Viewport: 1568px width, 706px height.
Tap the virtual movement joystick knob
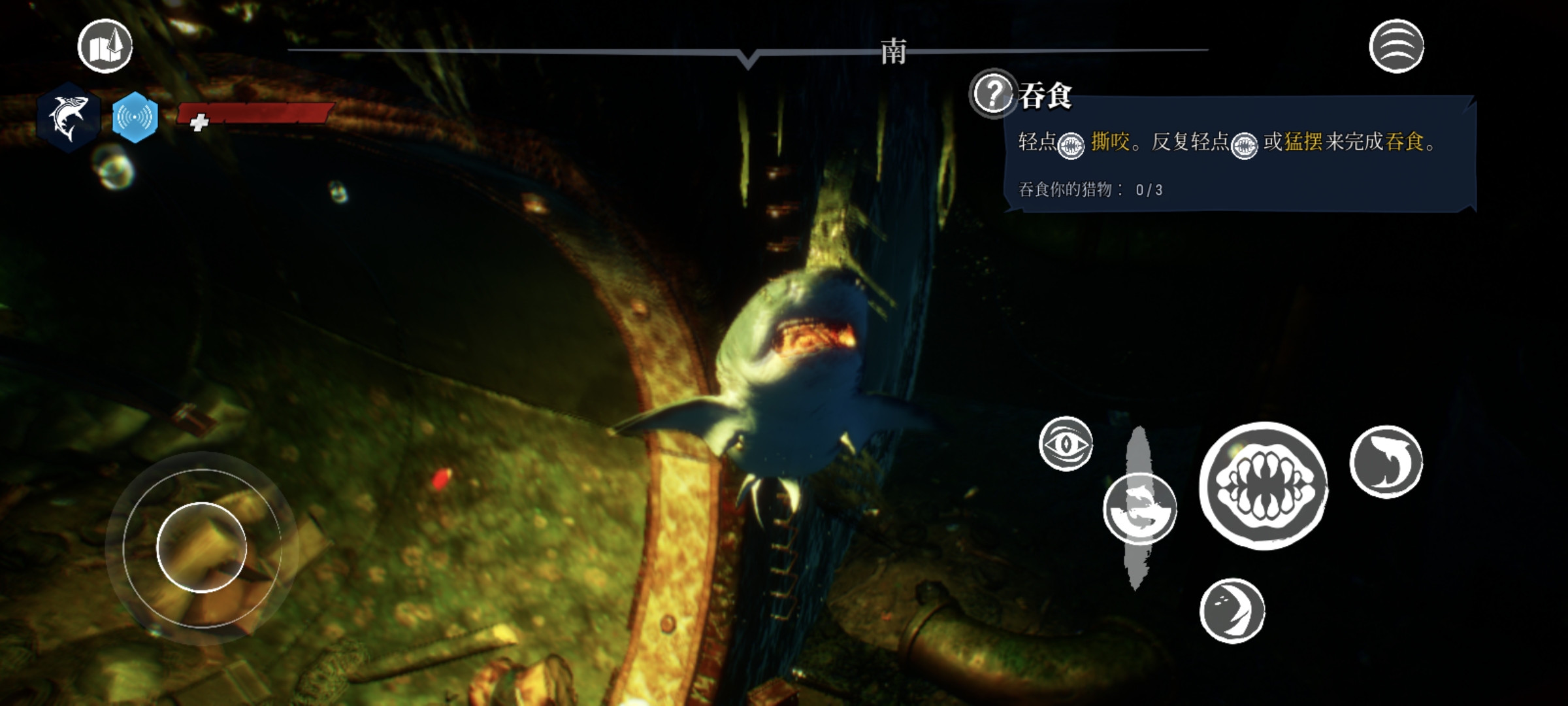point(202,547)
